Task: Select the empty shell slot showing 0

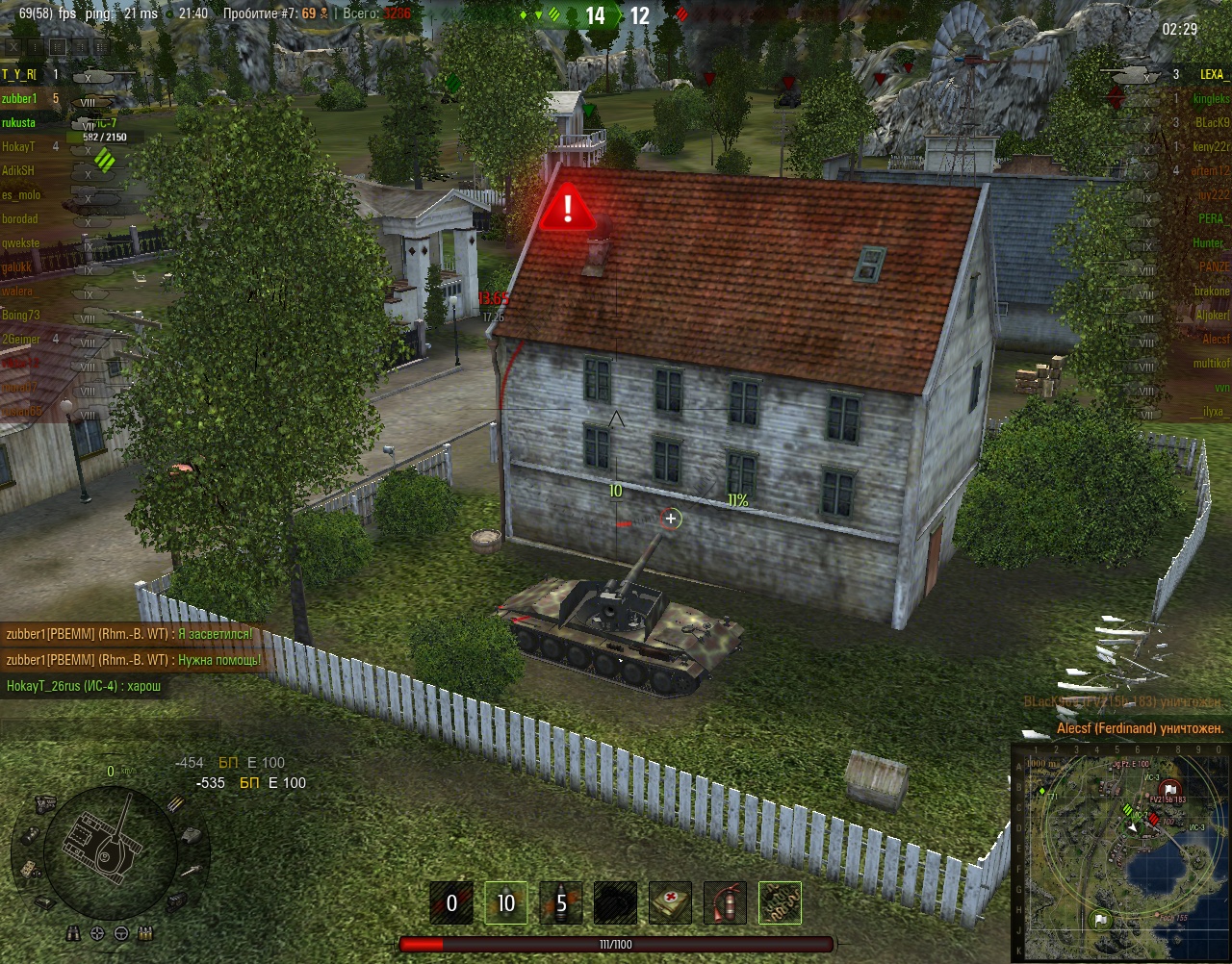Action: pos(450,903)
